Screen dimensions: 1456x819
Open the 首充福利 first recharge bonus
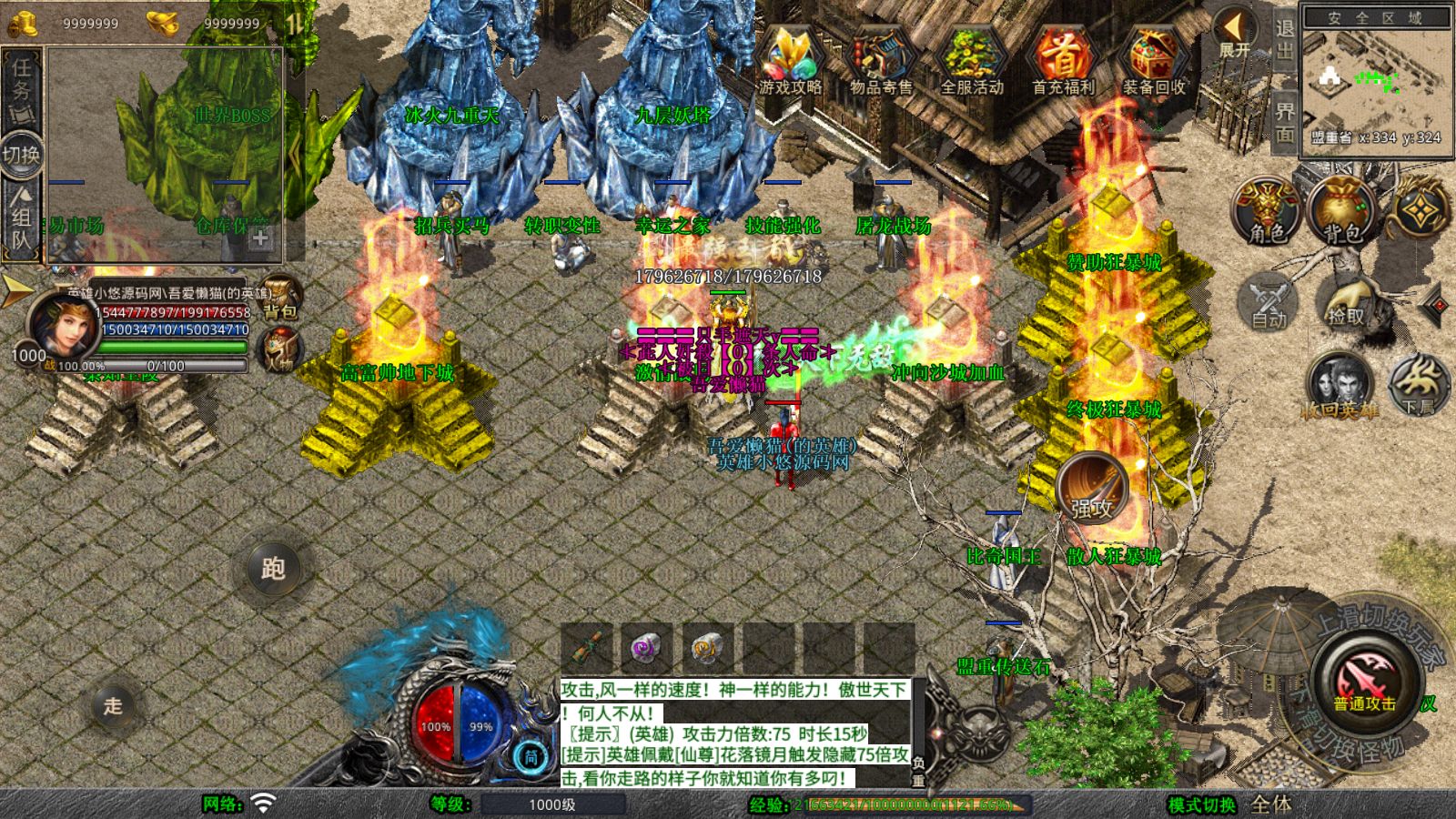coord(1063,61)
